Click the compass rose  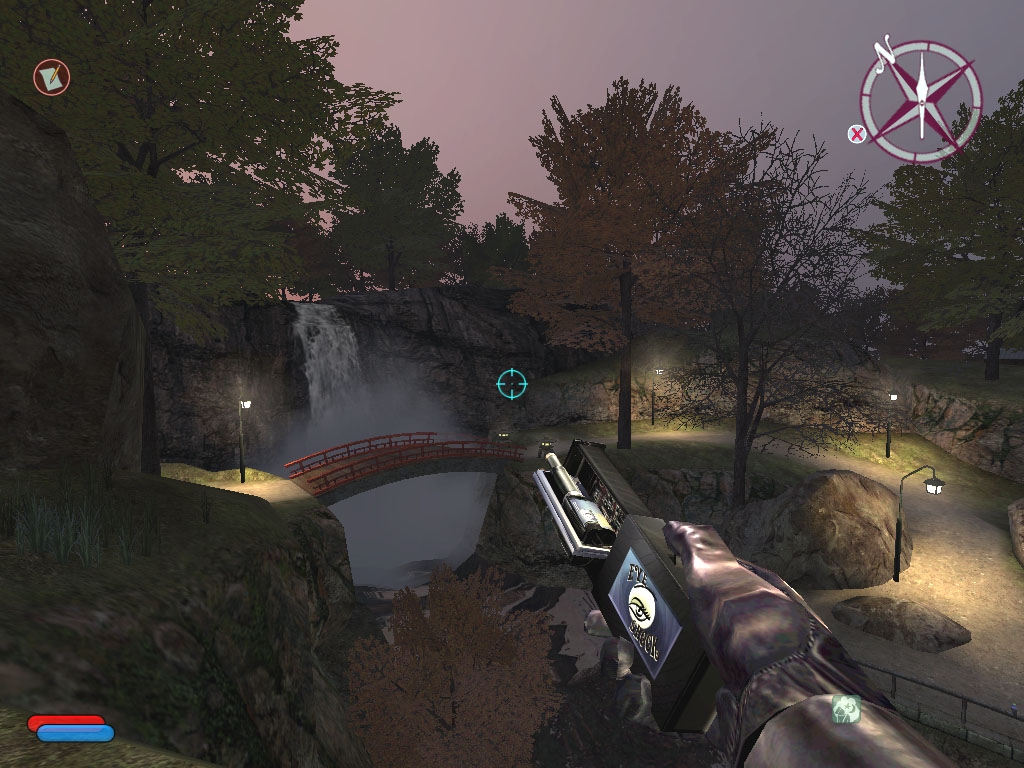tap(920, 100)
